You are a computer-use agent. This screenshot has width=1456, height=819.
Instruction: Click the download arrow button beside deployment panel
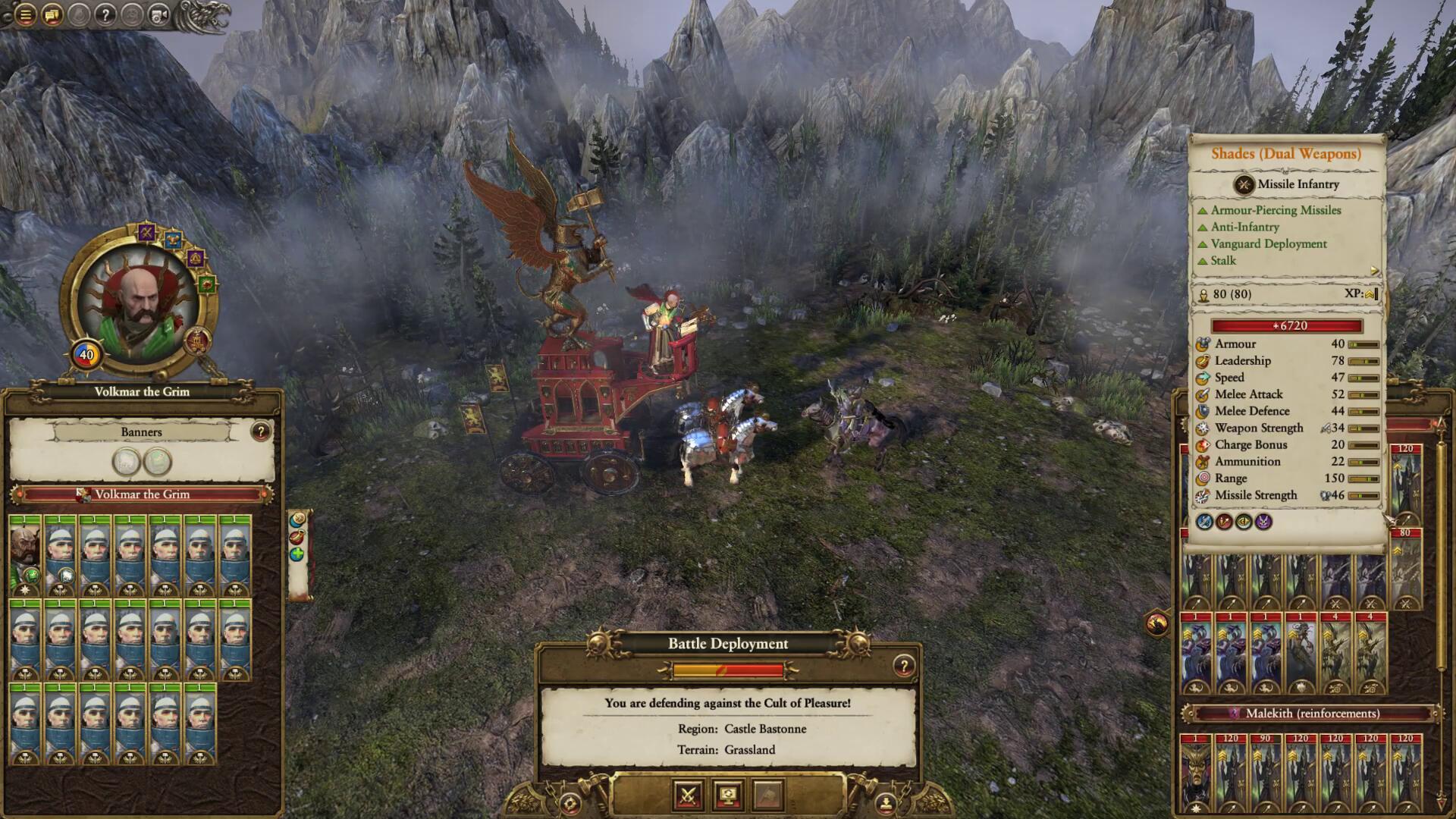pos(885,802)
